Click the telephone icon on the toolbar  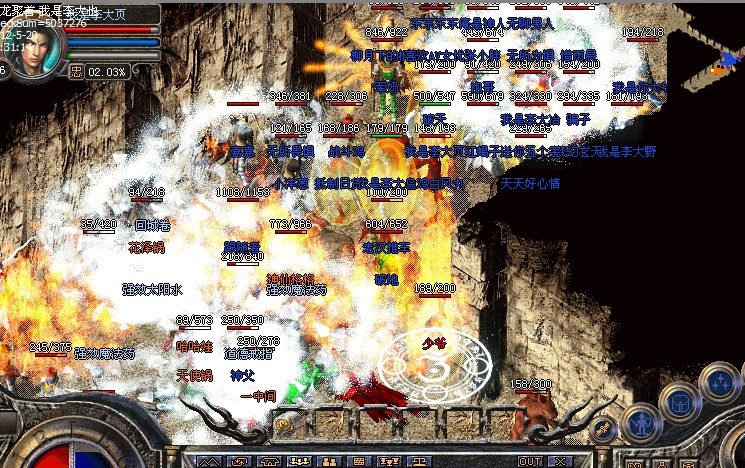pos(272,462)
